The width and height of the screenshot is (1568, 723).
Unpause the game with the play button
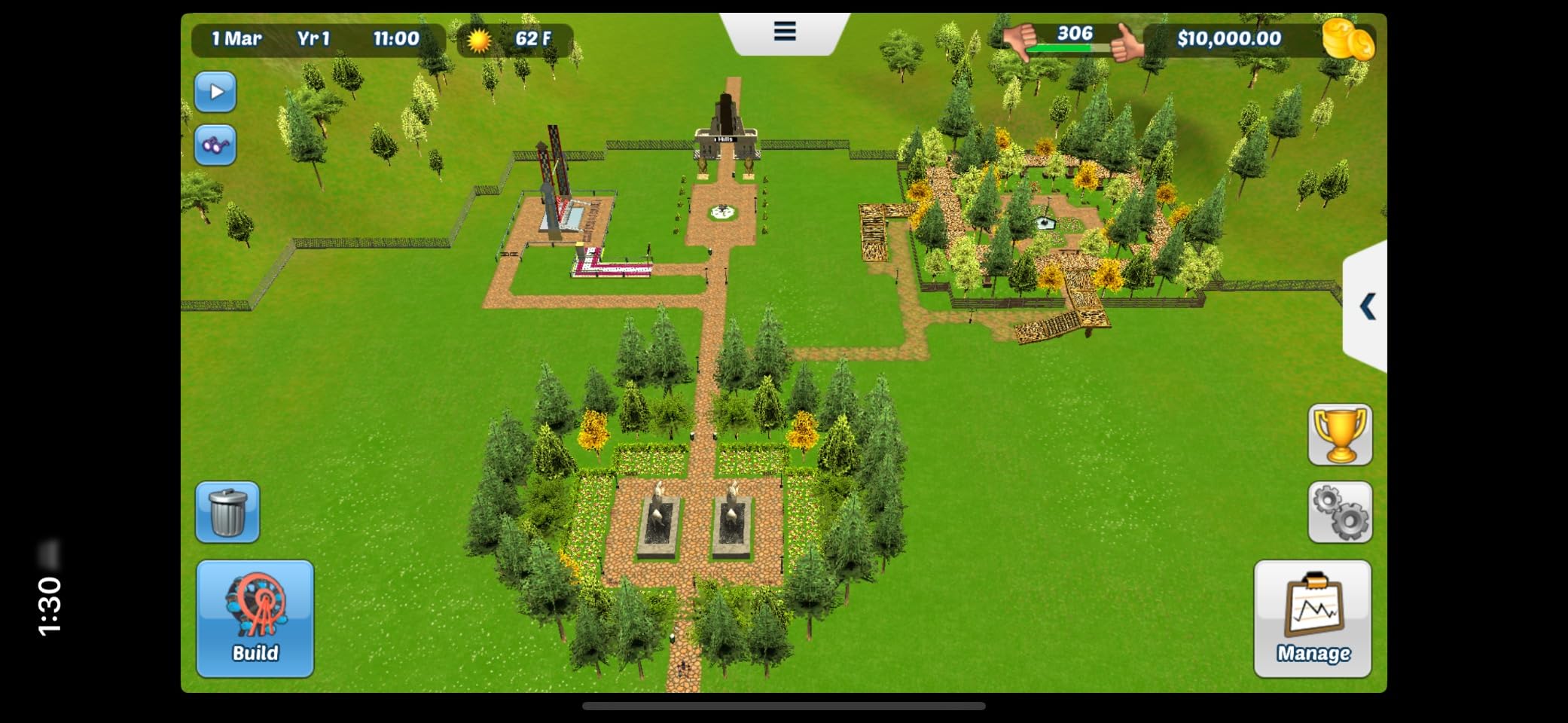point(215,91)
